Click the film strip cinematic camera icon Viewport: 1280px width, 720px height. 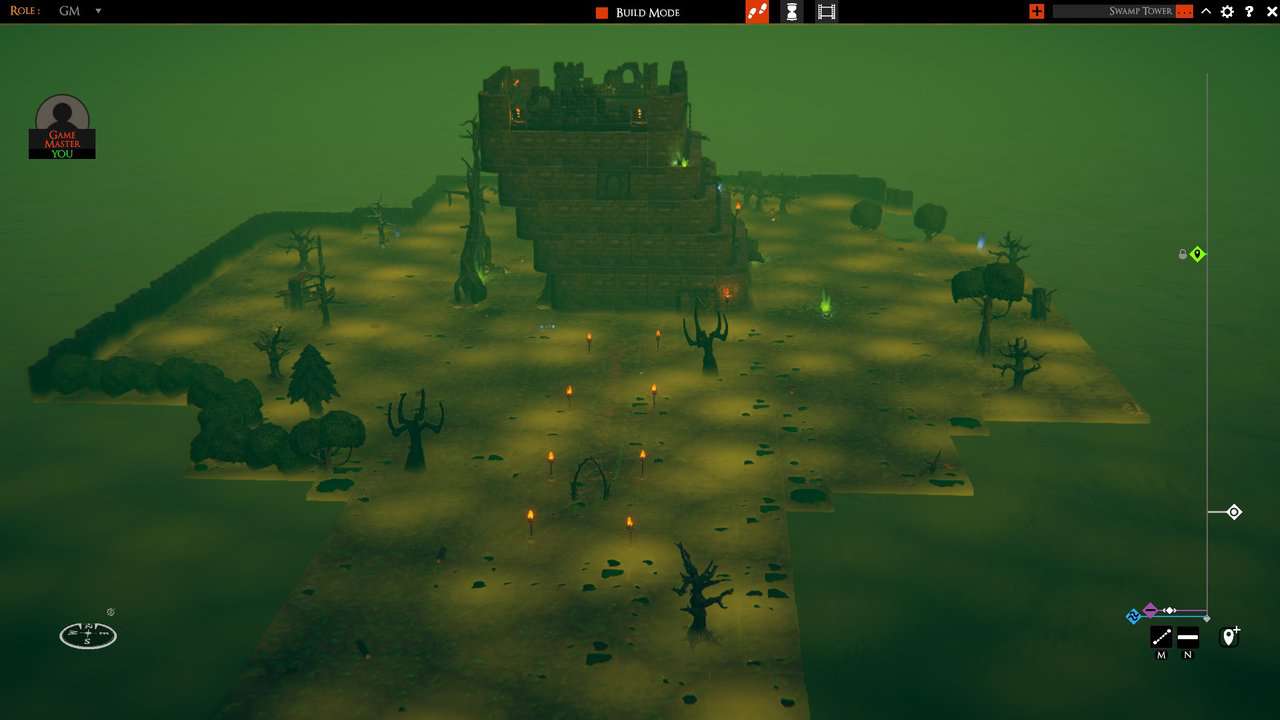(x=825, y=11)
